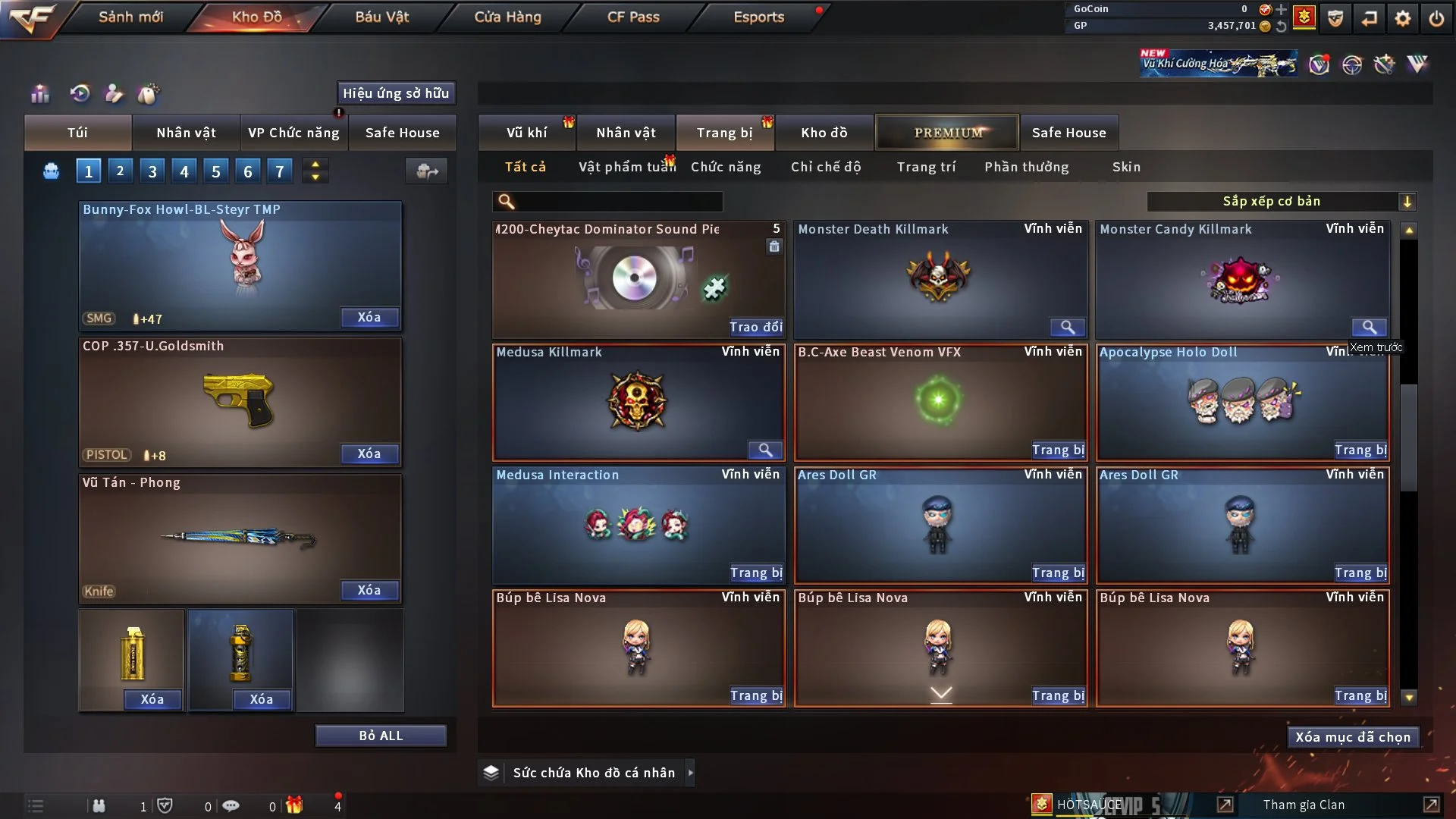
Task: Expand Sức chứa Kho đồ cá nhân
Action: [690, 773]
